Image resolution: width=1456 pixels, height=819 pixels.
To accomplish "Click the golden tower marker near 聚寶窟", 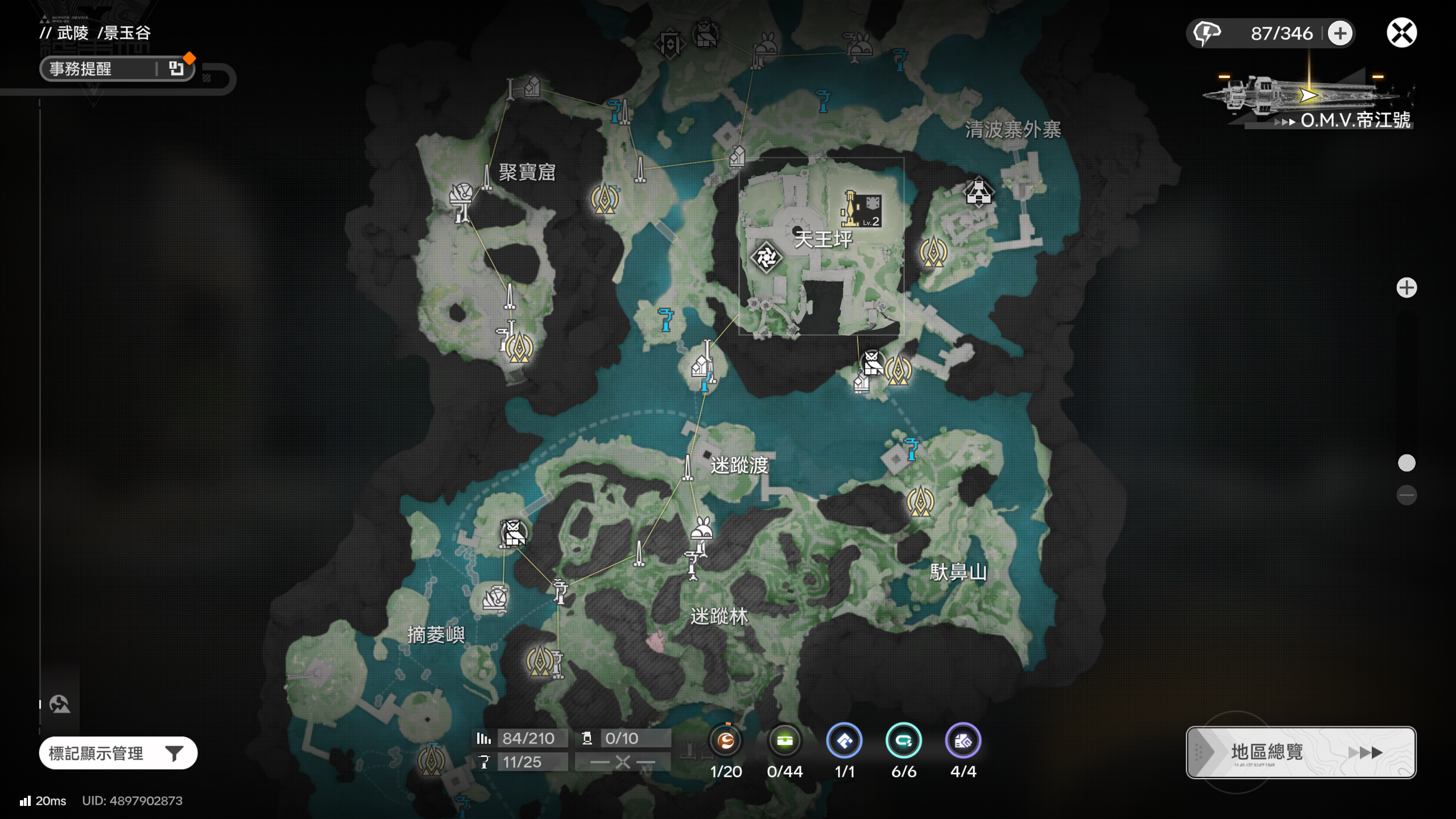I will (x=604, y=199).
